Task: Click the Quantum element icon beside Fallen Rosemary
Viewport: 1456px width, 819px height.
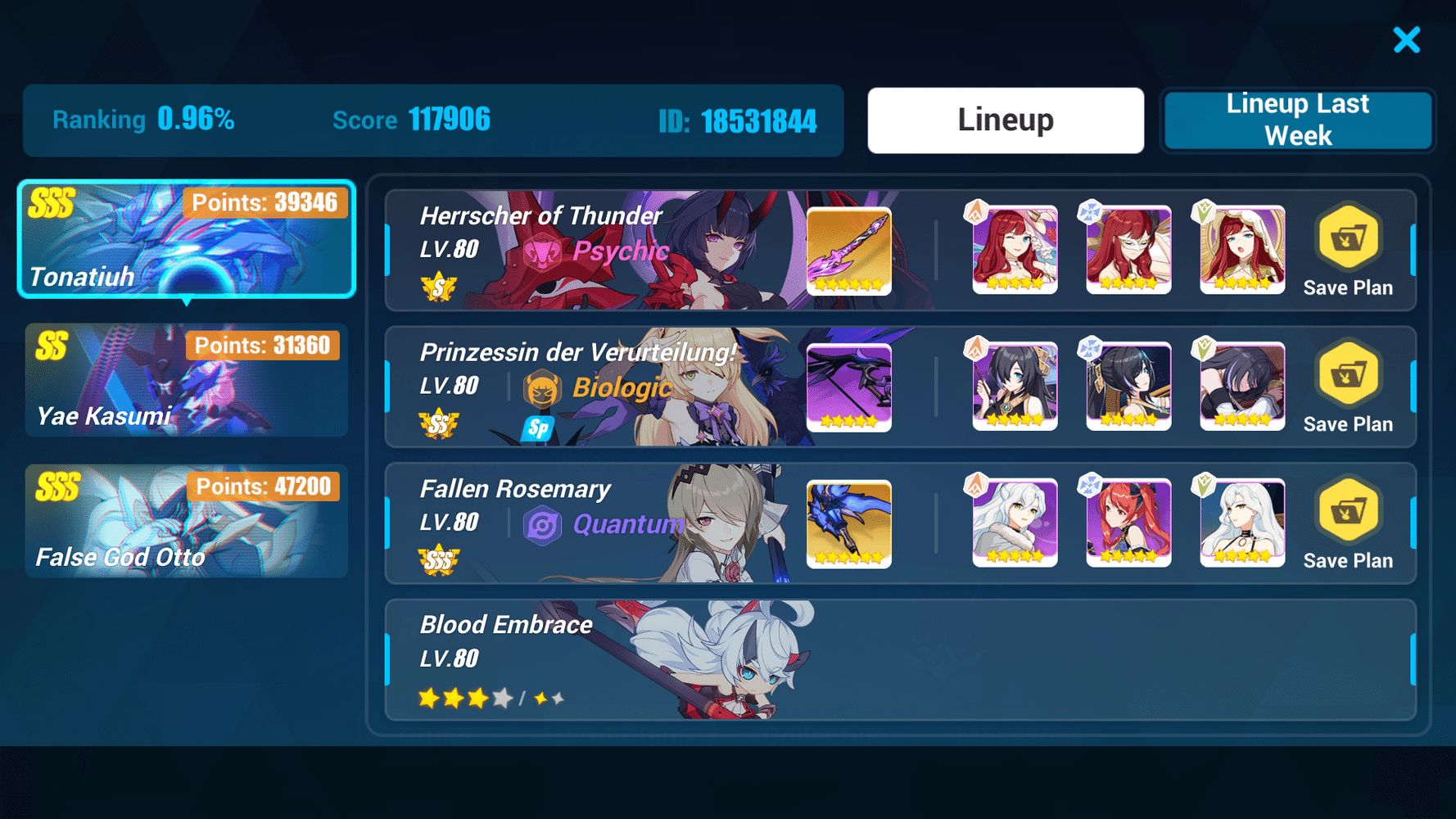Action: pyautogui.click(x=542, y=524)
